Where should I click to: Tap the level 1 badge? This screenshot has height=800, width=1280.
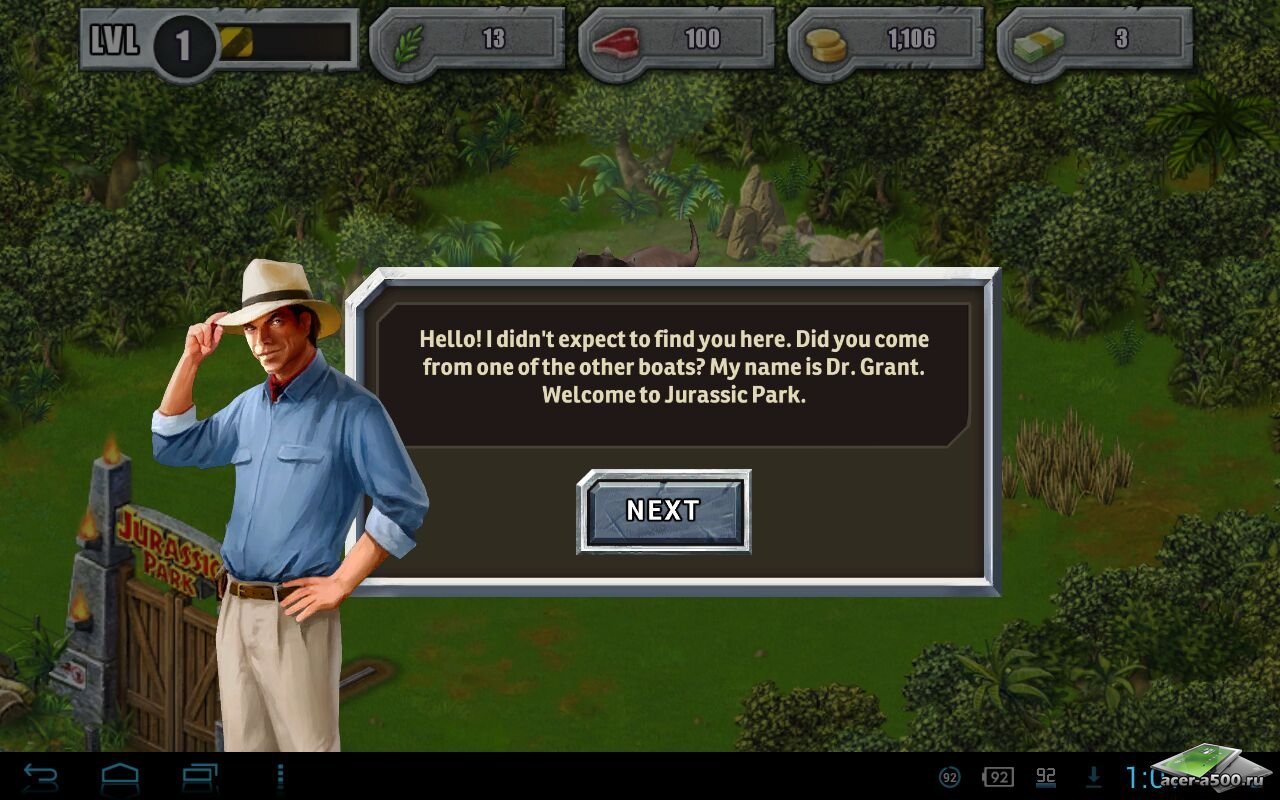coord(183,45)
